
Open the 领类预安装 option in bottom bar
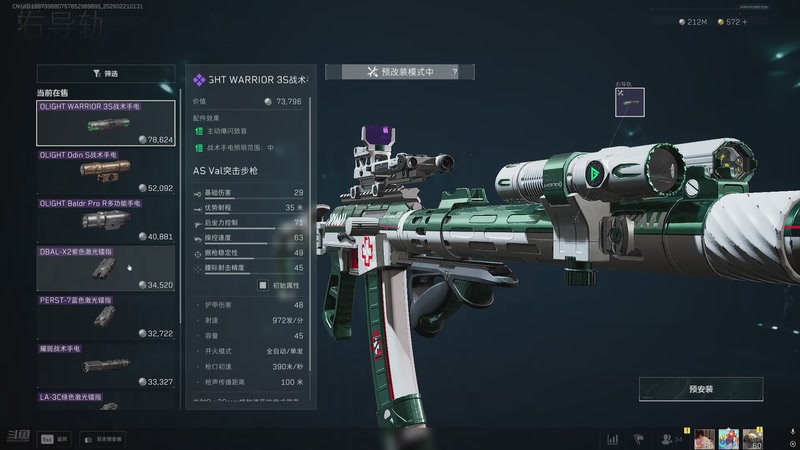coord(102,438)
